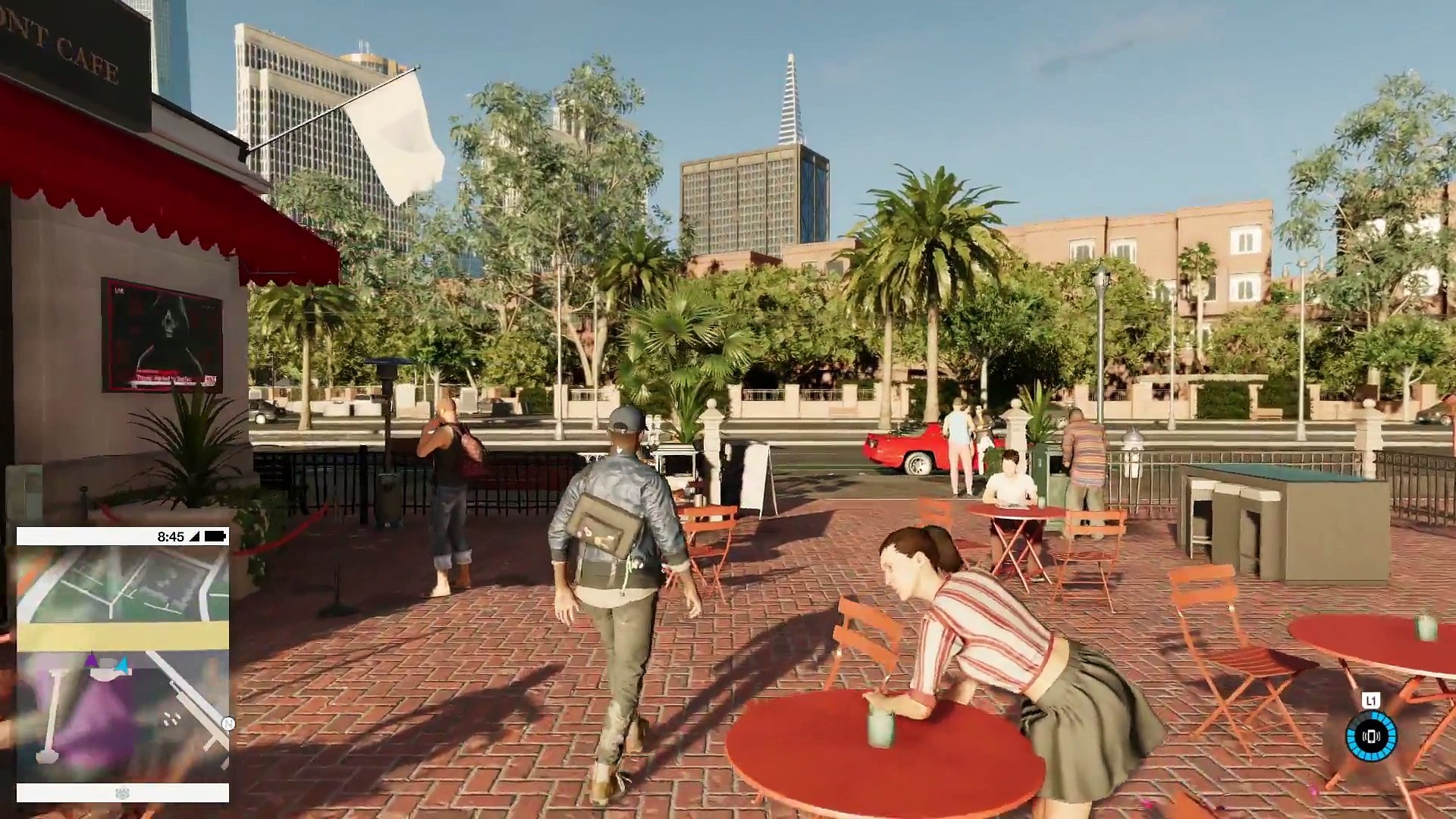
Task: Click the purple objective marker on the minimap
Action: click(x=90, y=659)
